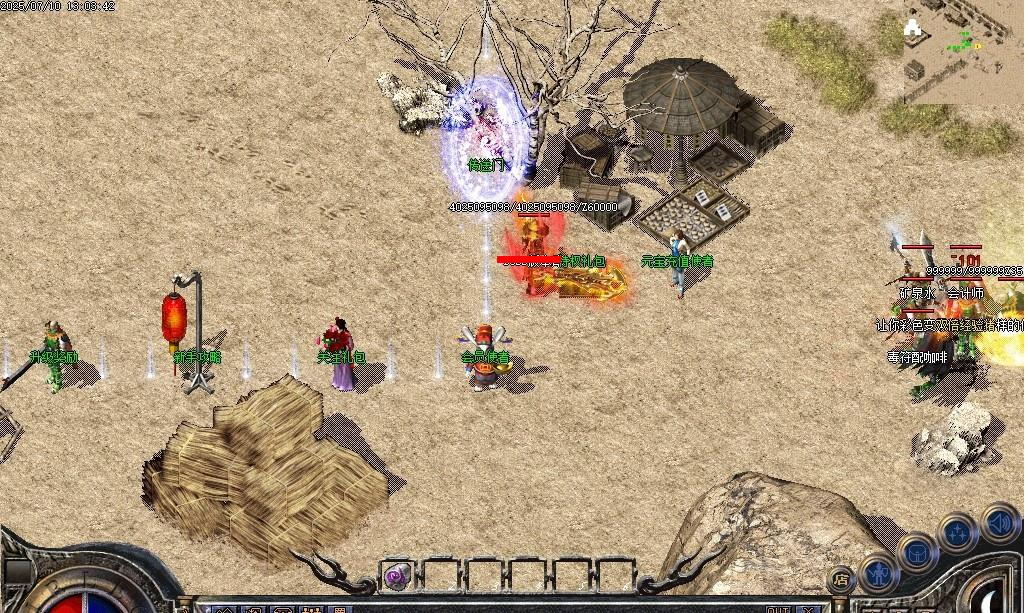Viewport: 1028px width, 613px height.
Task: Toggle sound with the speaker button
Action: [x=999, y=522]
